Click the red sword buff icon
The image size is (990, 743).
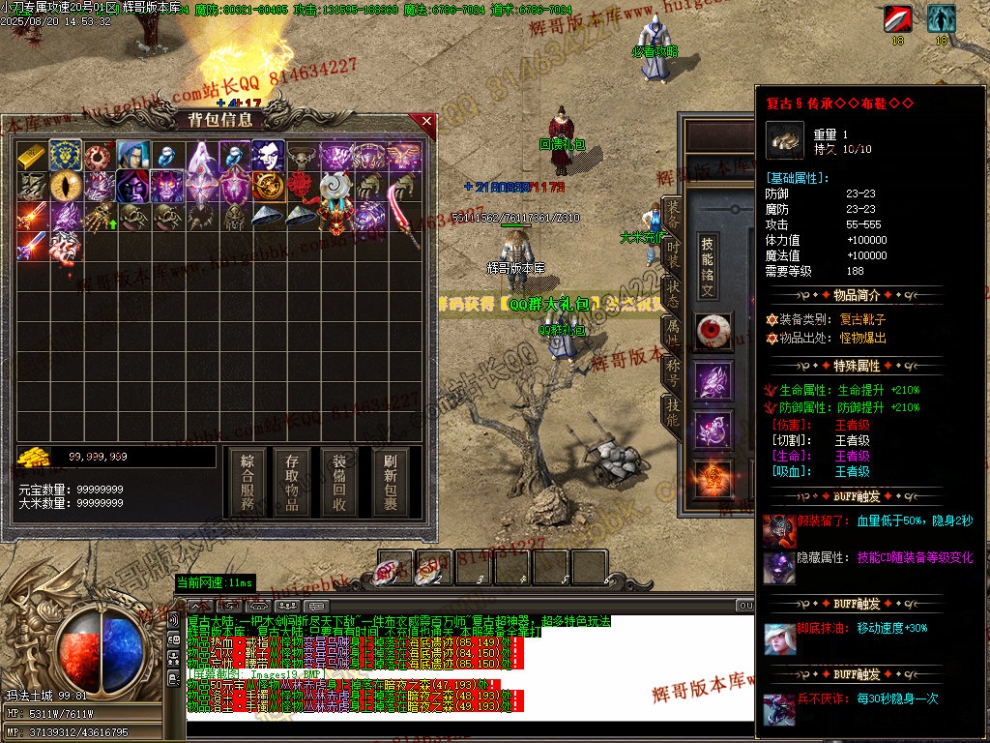click(x=897, y=19)
